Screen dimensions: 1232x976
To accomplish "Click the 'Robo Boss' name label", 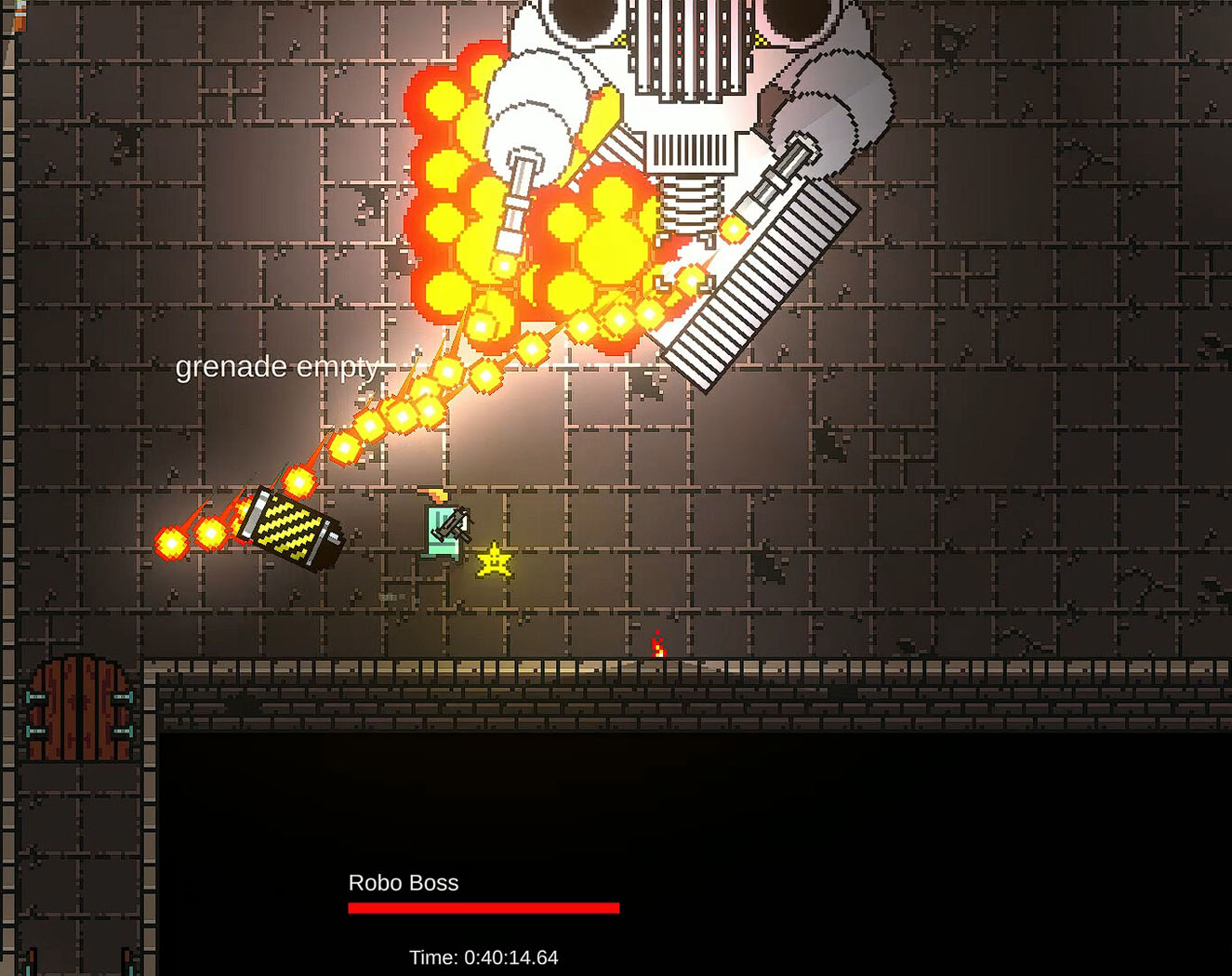I will pos(404,883).
